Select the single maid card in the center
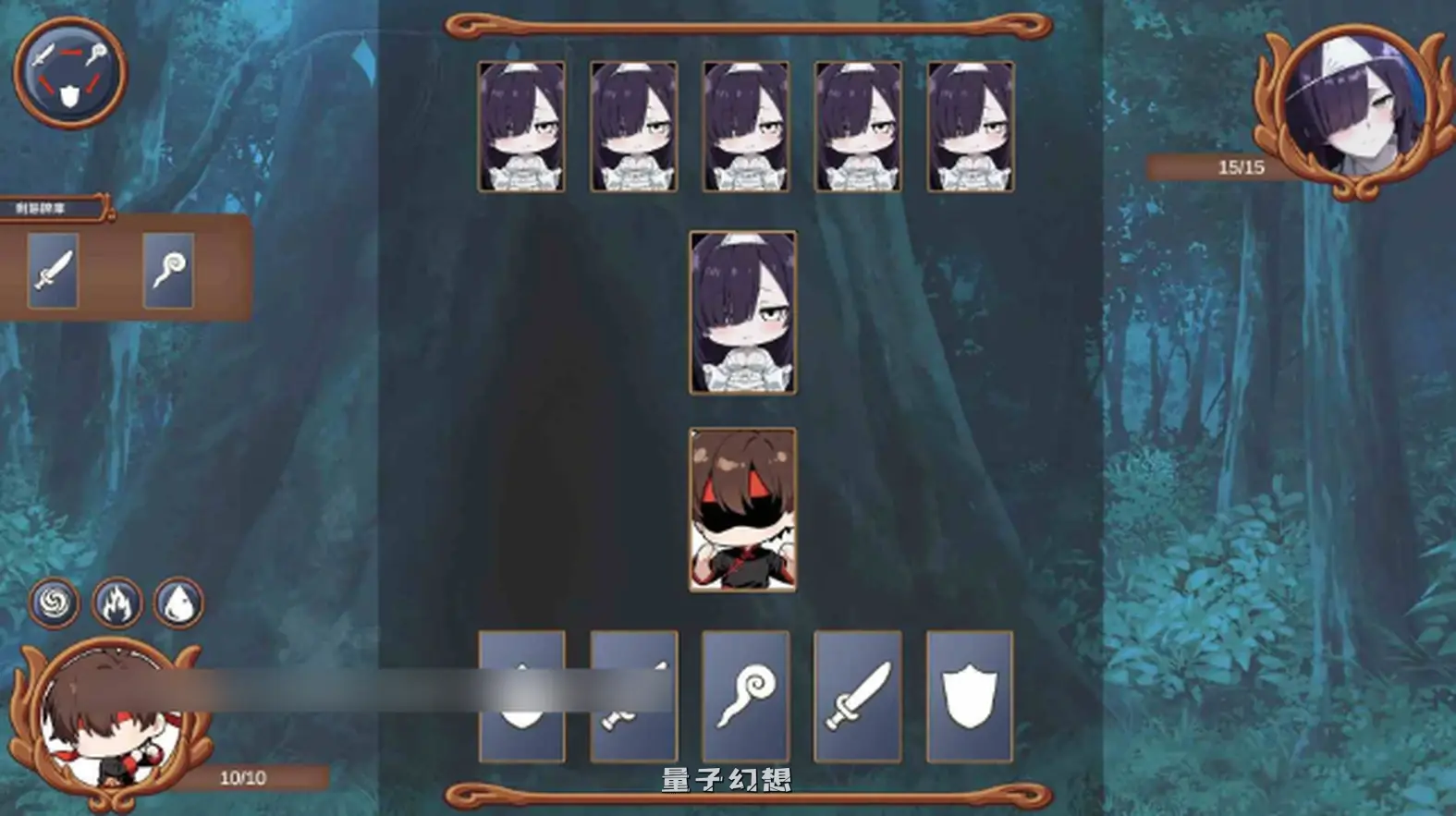 coord(742,314)
